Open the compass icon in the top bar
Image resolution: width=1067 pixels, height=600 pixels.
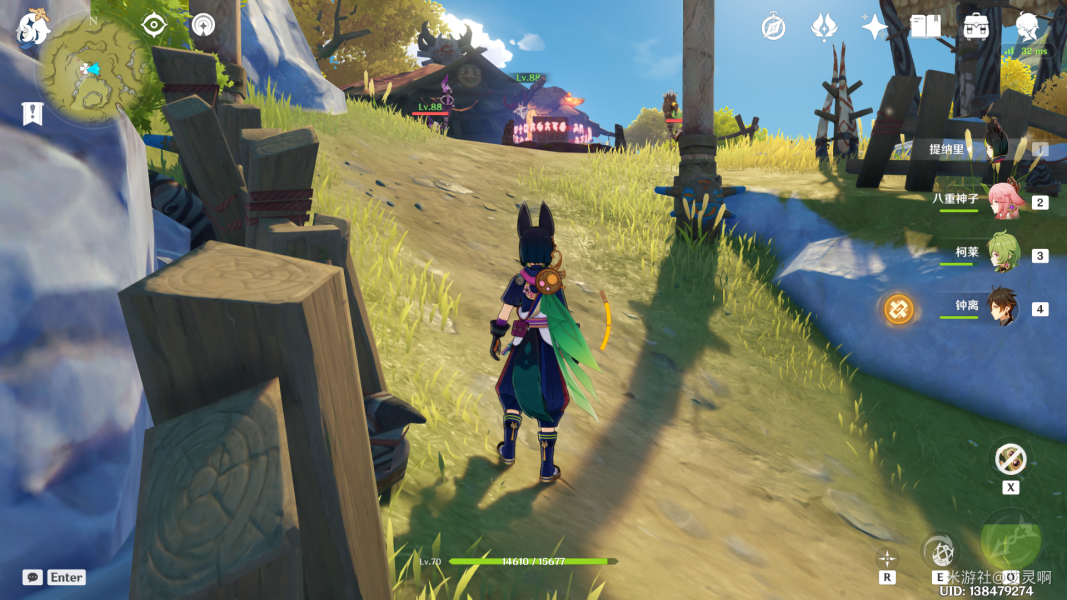[773, 27]
